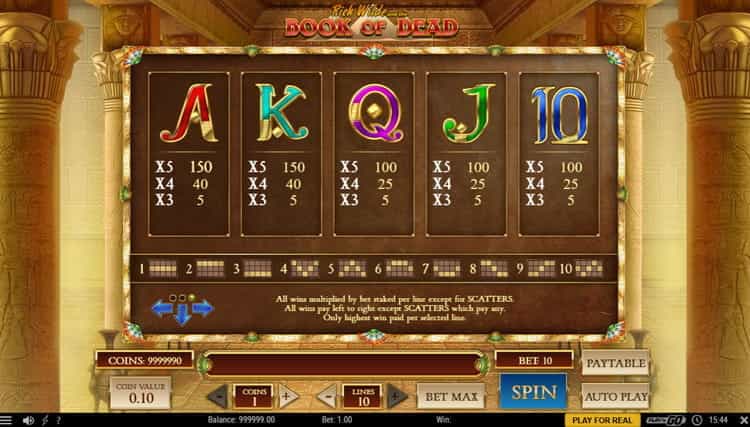This screenshot has height=427, width=750.
Task: Increase the number of lines
Action: coord(396,396)
